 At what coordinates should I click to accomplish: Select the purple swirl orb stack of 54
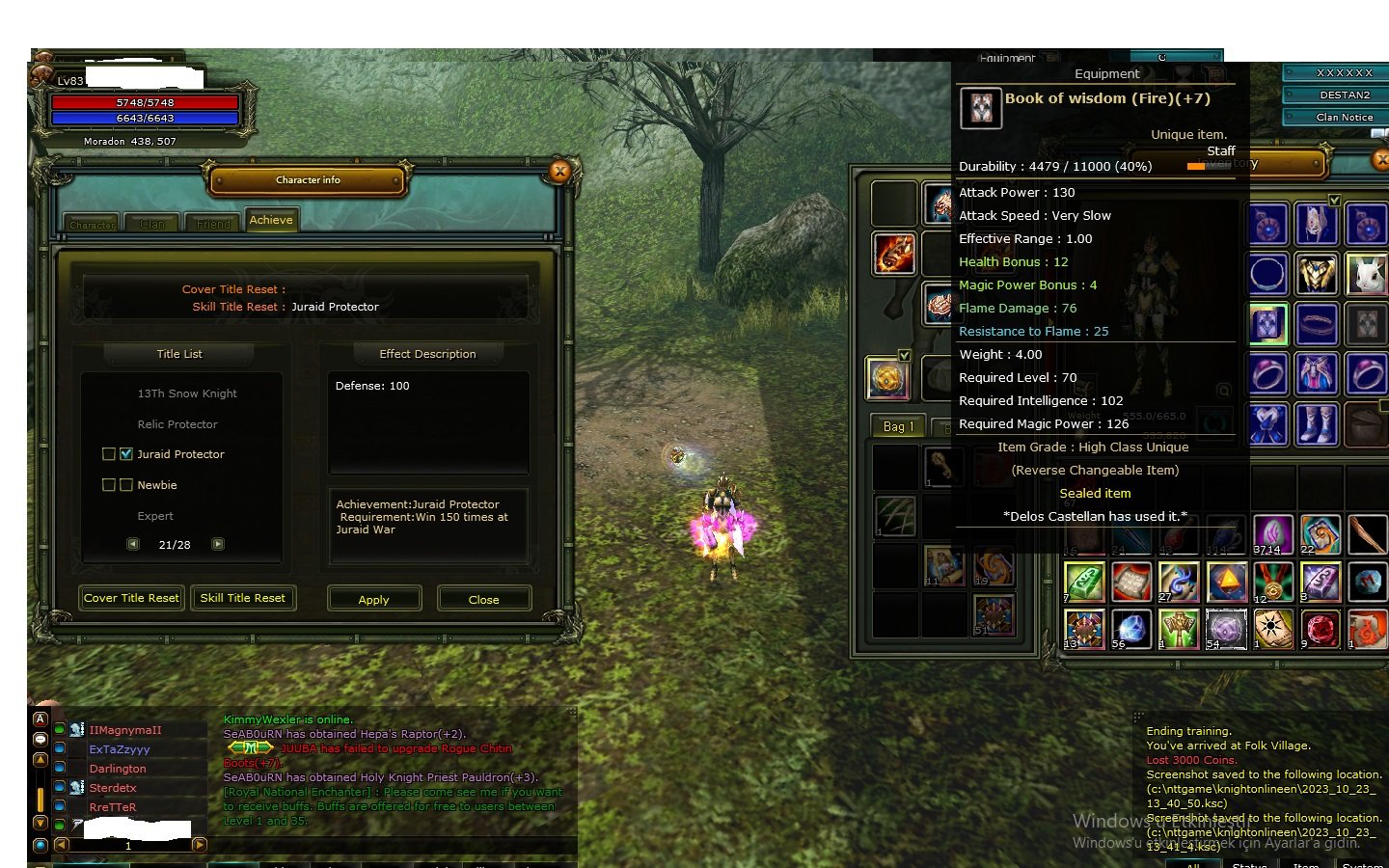(x=1226, y=629)
